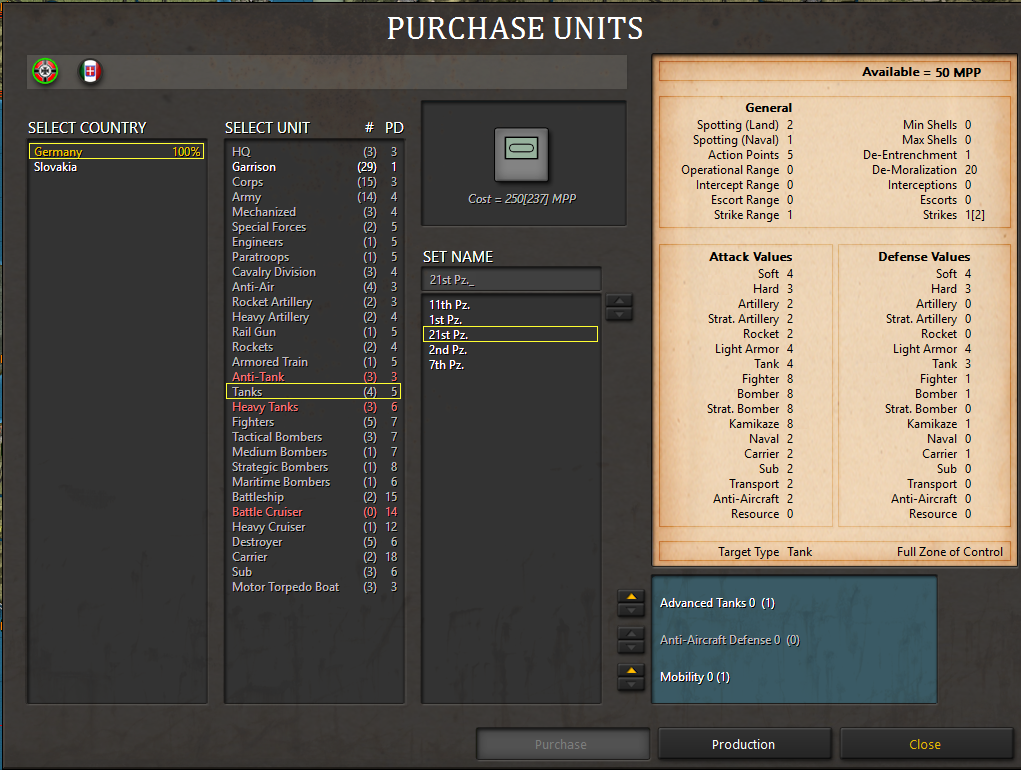Open the Production screen
Image resolution: width=1021 pixels, height=770 pixels.
(743, 744)
